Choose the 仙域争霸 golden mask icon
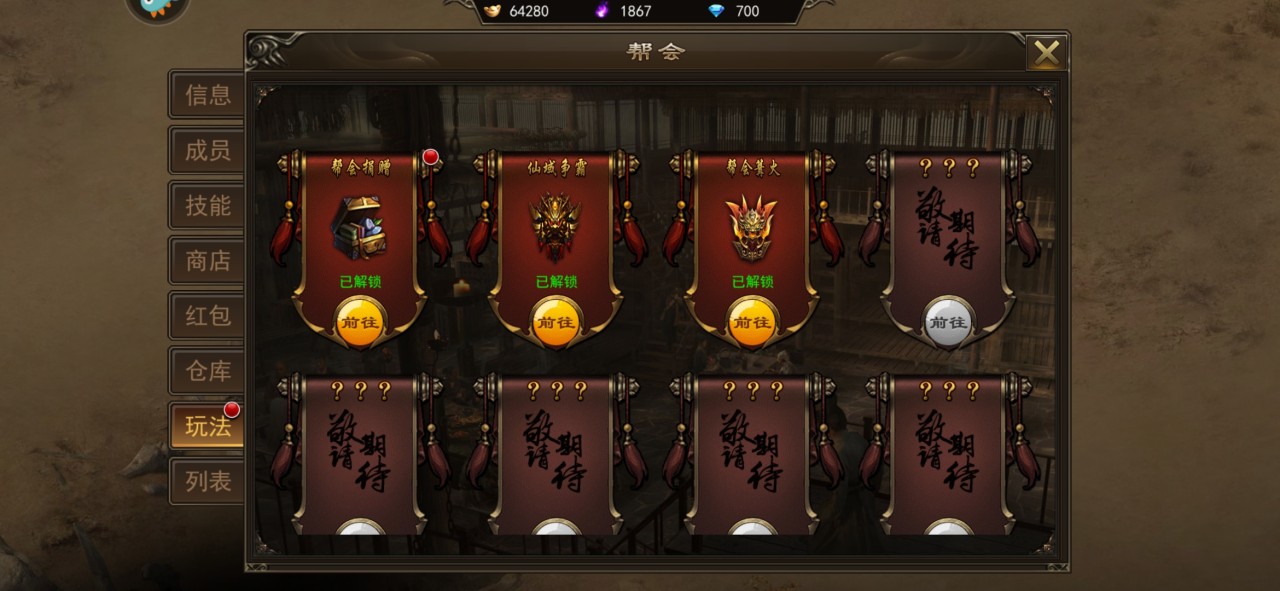Viewport: 1280px width, 591px height. click(x=555, y=227)
